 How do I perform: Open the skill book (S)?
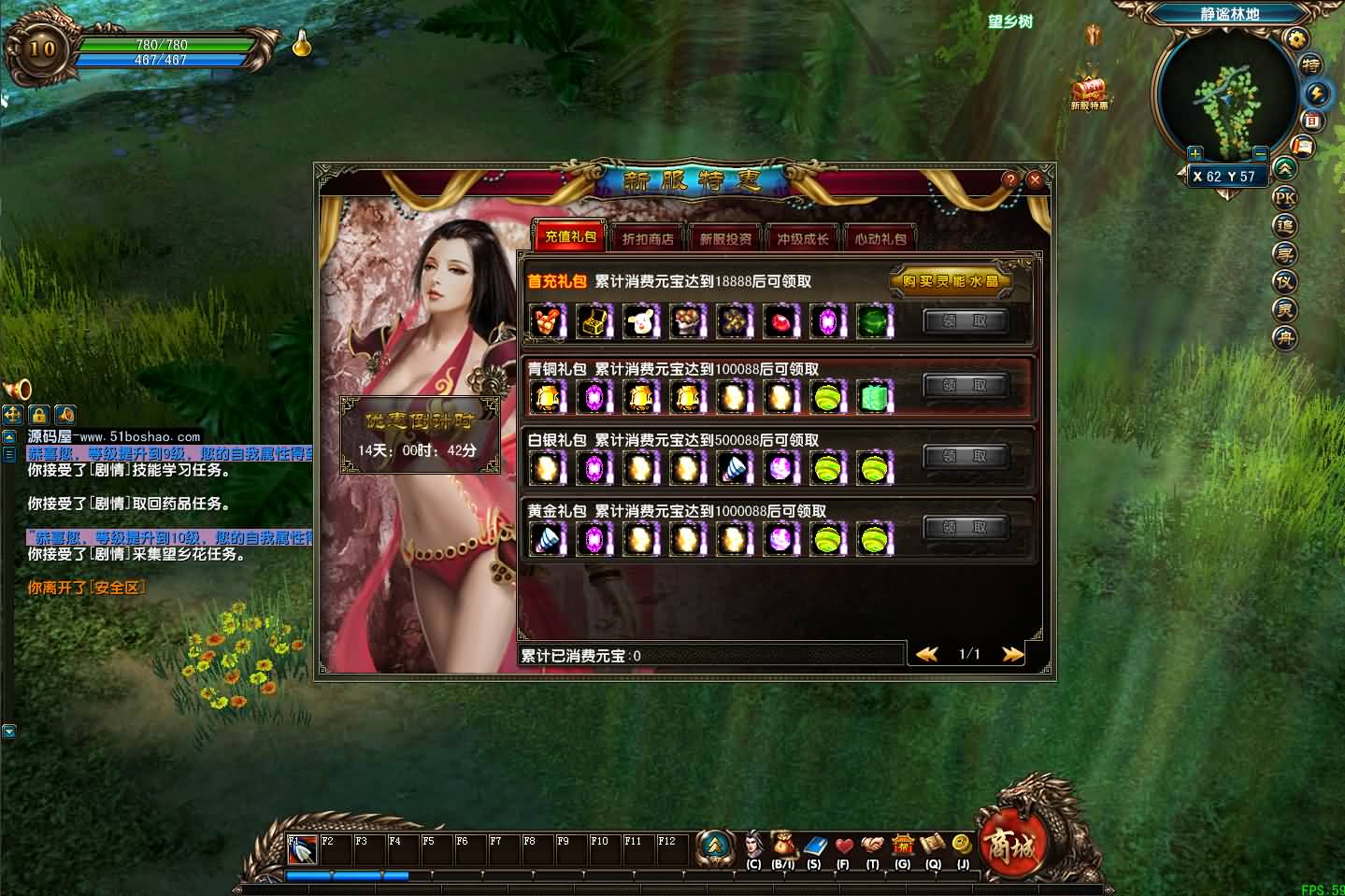pos(814,846)
